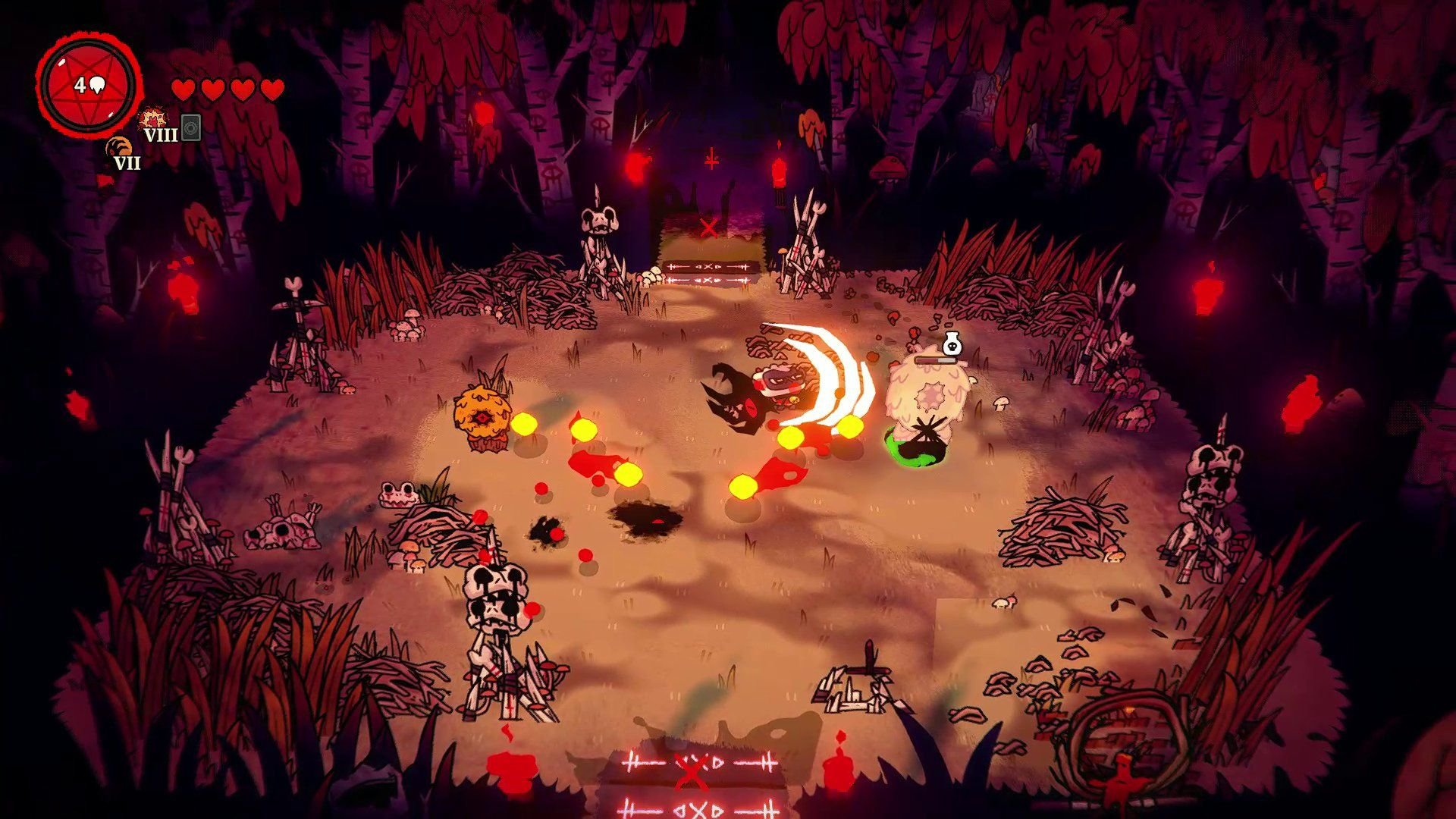
Task: Click the gray card slot beside VIII
Action: point(190,129)
